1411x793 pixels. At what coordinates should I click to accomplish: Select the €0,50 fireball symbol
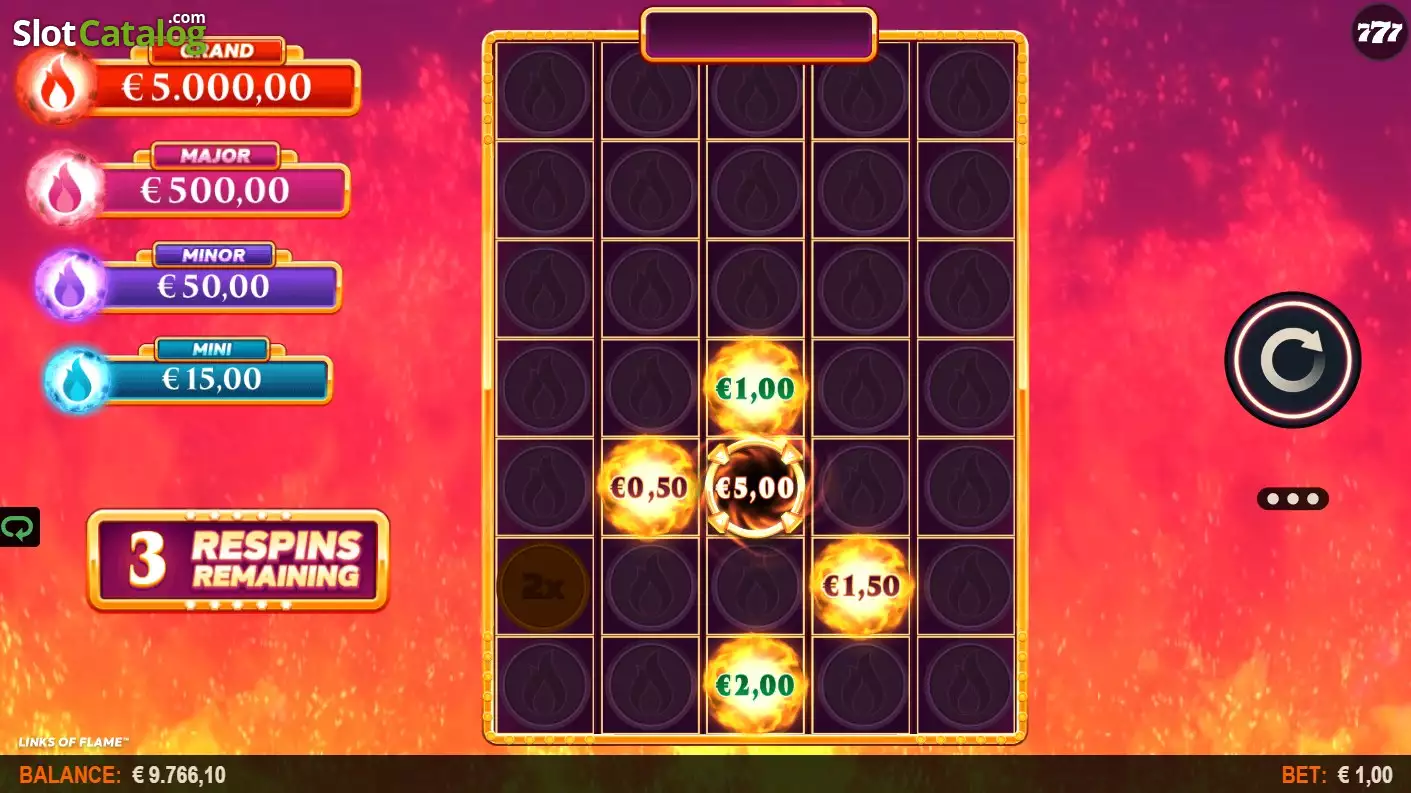click(x=649, y=488)
